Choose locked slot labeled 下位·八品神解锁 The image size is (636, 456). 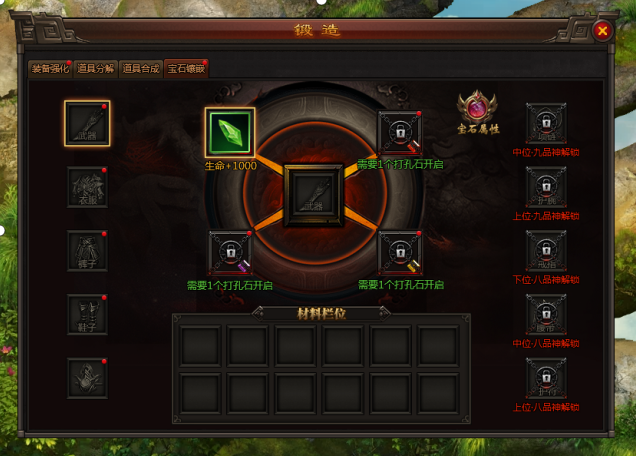546,251
